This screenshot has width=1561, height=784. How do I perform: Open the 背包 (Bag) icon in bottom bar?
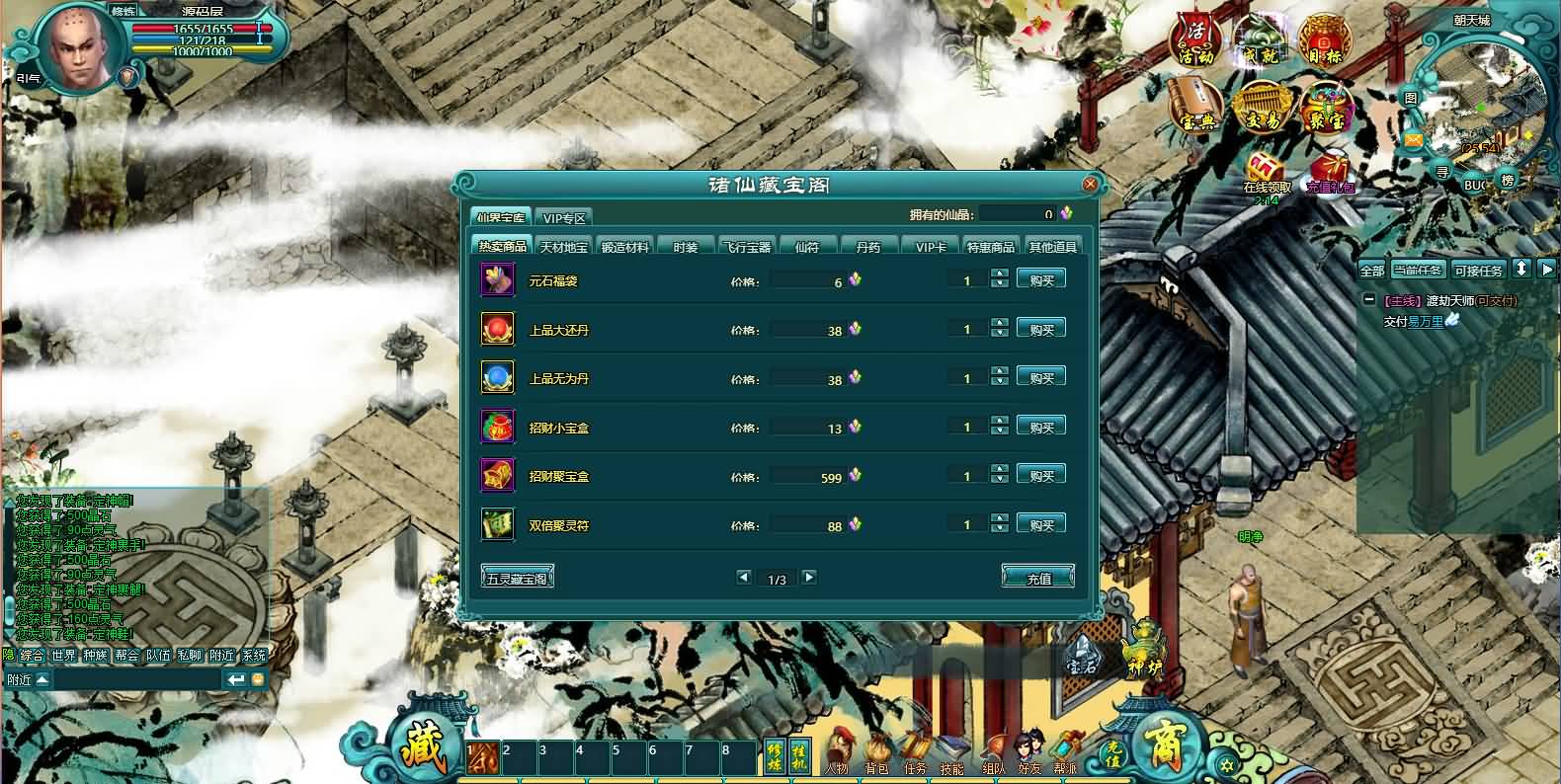[x=875, y=750]
